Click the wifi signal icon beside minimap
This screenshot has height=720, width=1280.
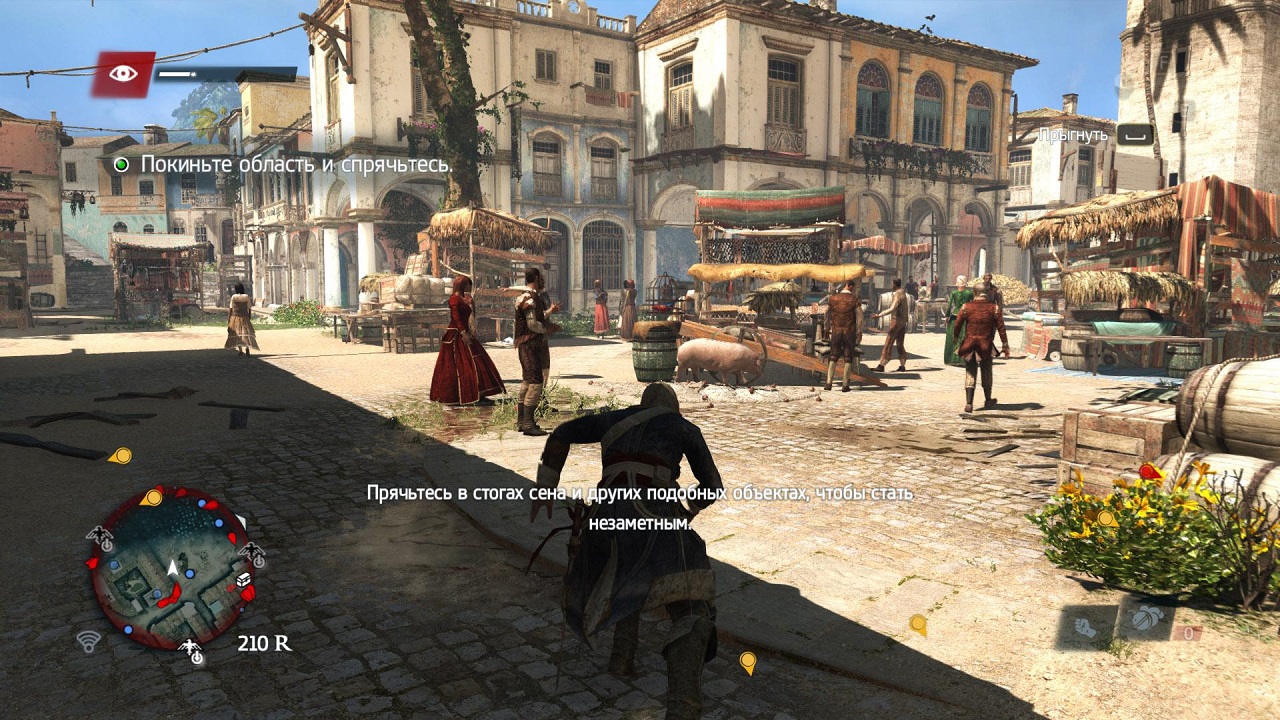tap(88, 641)
